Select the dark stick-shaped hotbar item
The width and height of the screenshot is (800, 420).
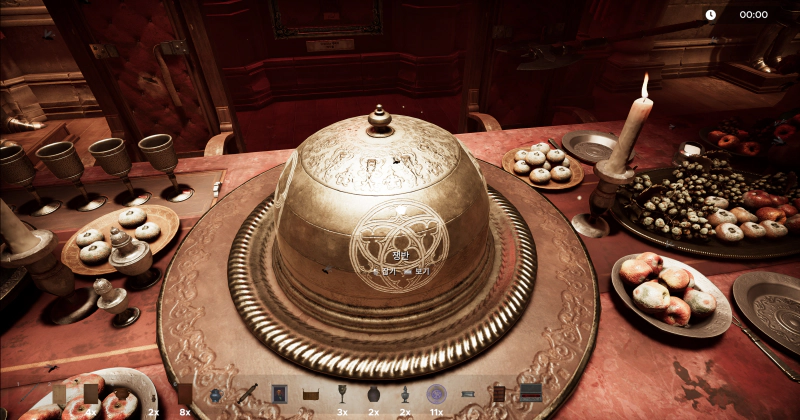(248, 394)
